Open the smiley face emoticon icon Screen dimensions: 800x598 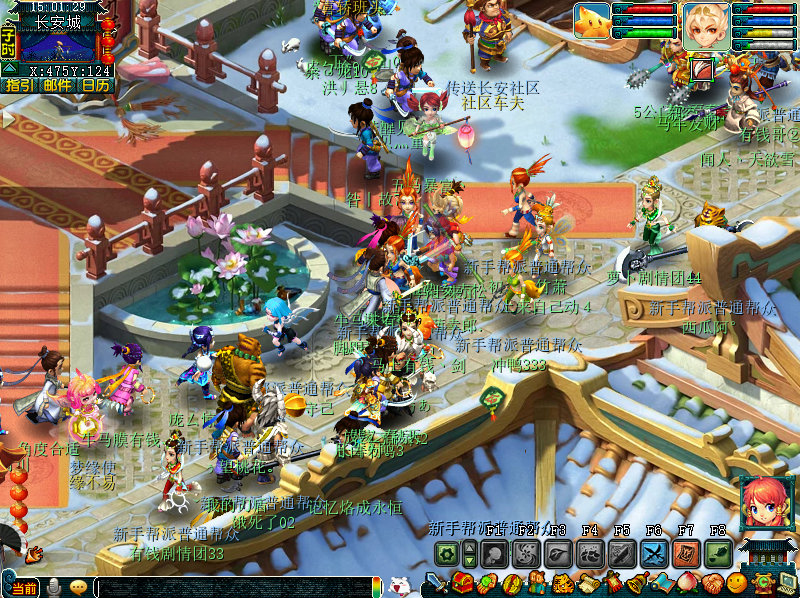point(737,583)
